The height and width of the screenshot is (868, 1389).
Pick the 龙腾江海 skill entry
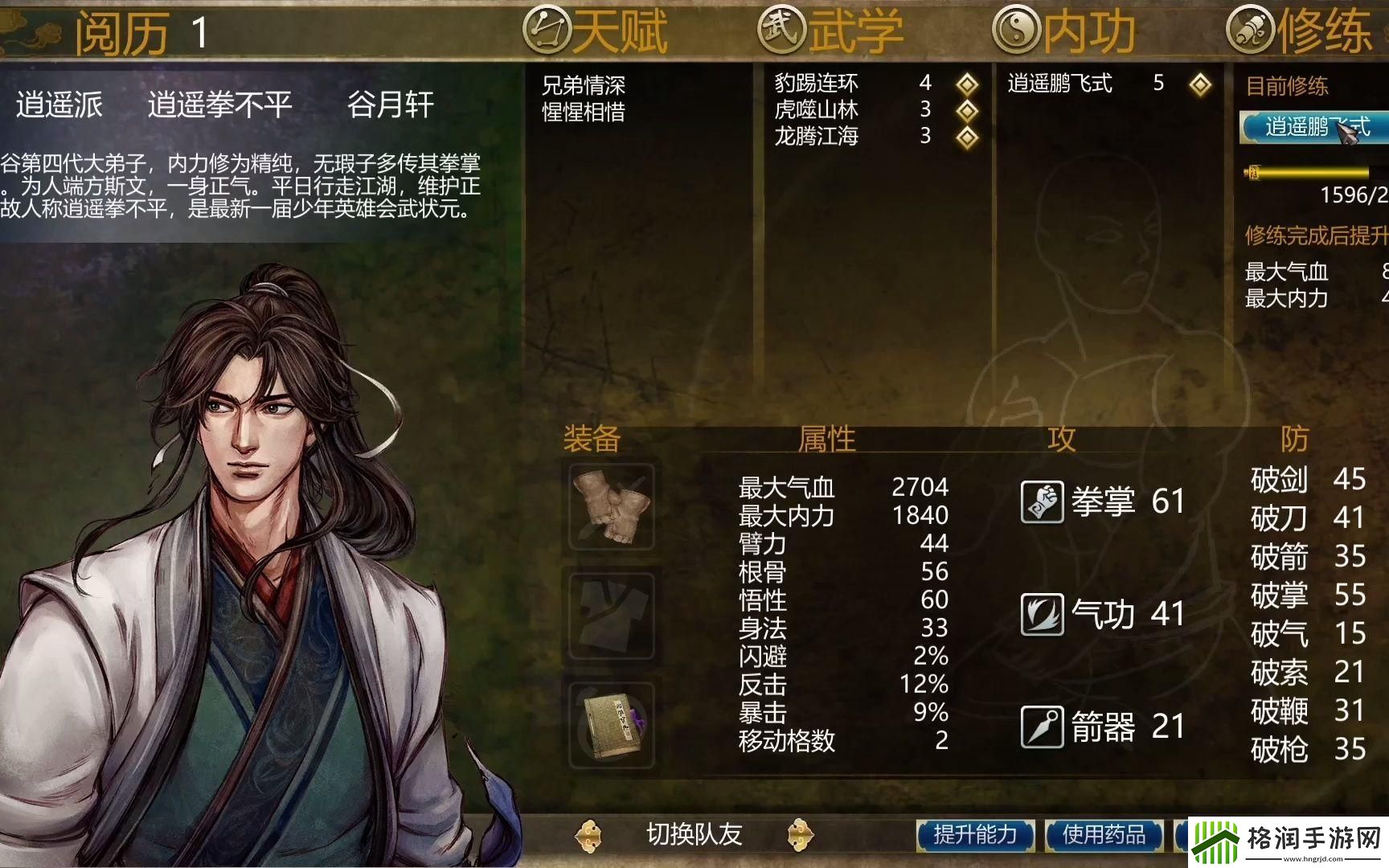pyautogui.click(x=817, y=136)
